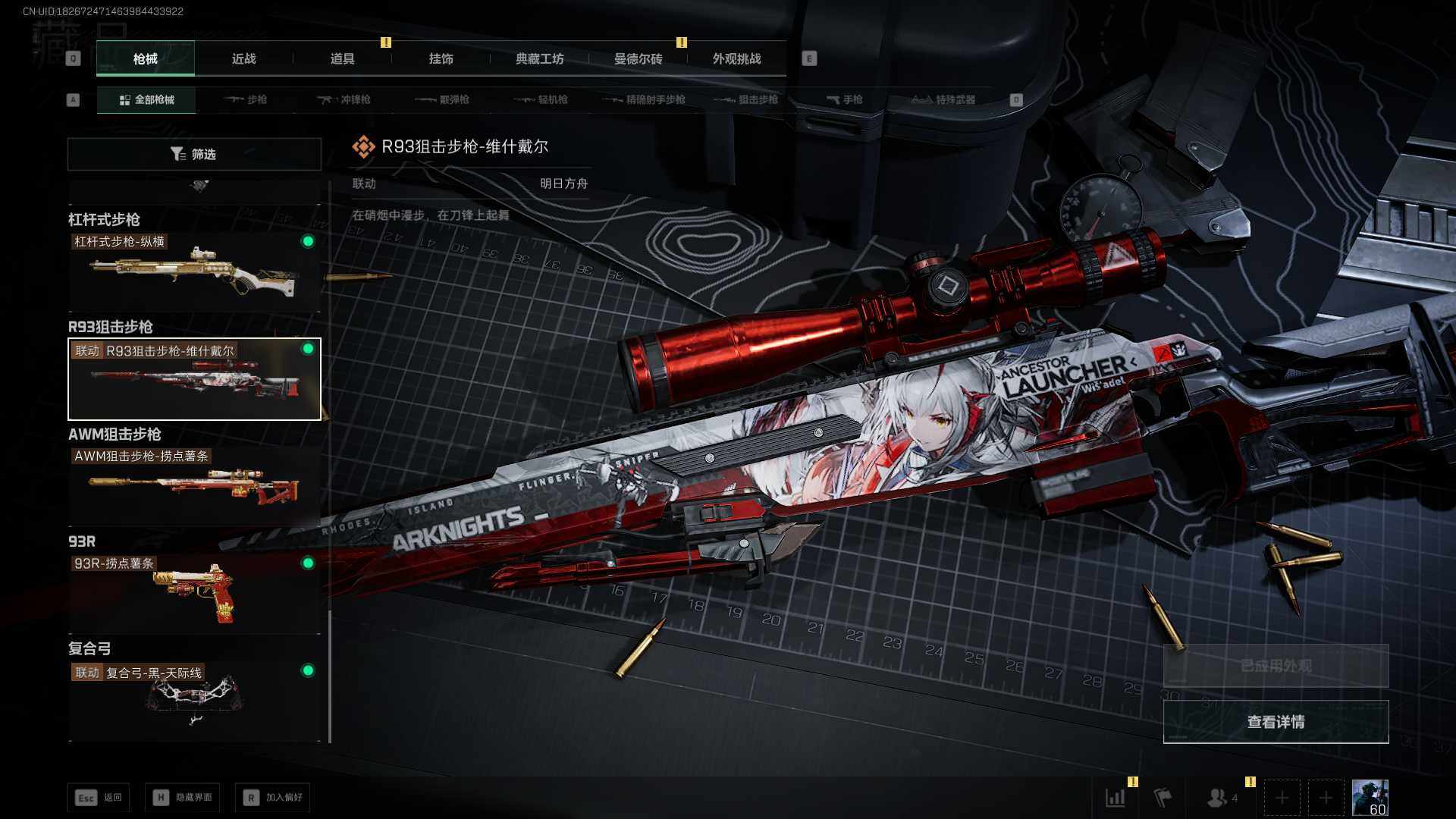The width and height of the screenshot is (1456, 819).
Task: Select the 复合弓-黑-天际线 bow skin
Action: (x=194, y=701)
